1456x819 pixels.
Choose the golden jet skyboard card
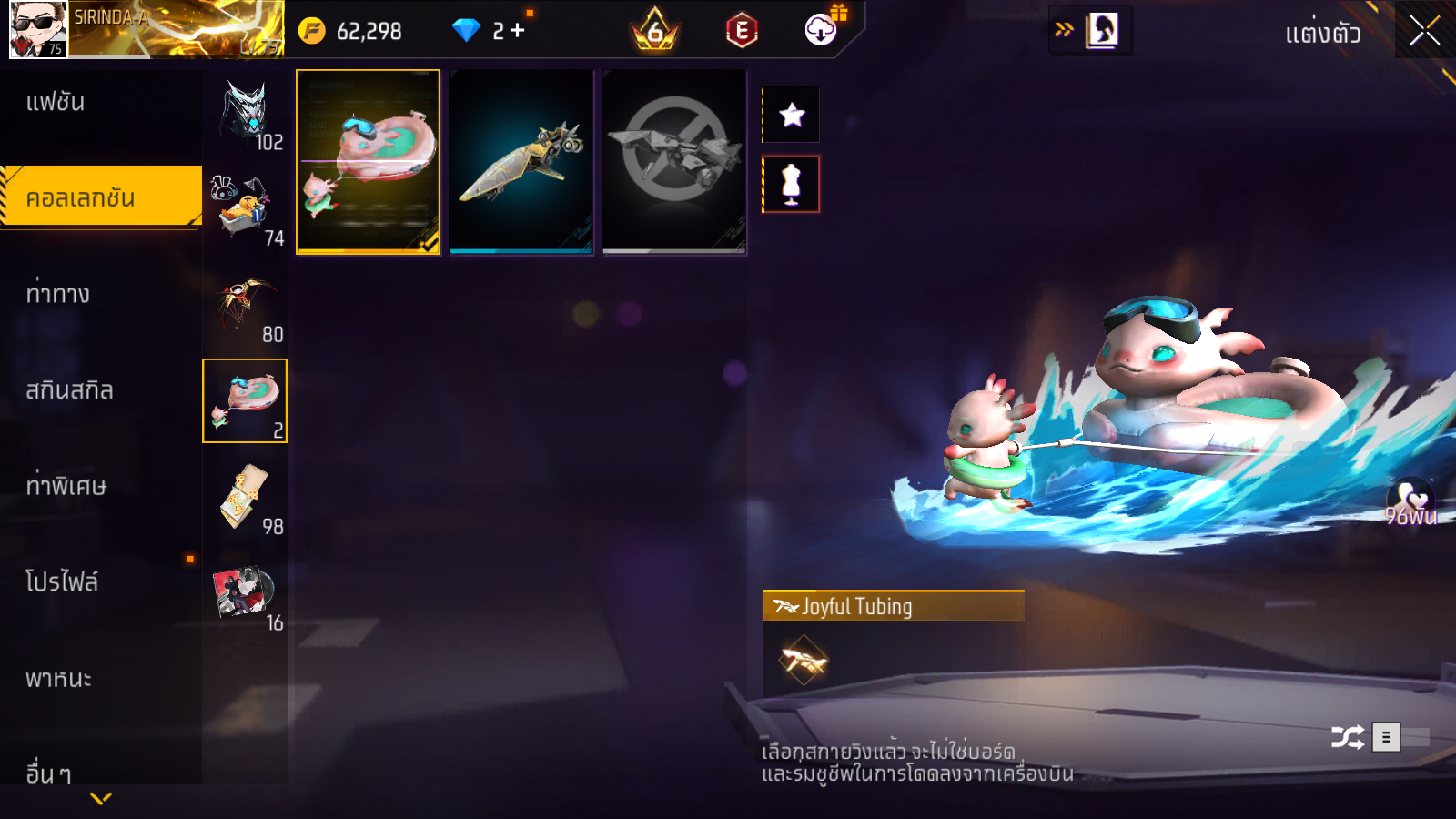point(521,161)
